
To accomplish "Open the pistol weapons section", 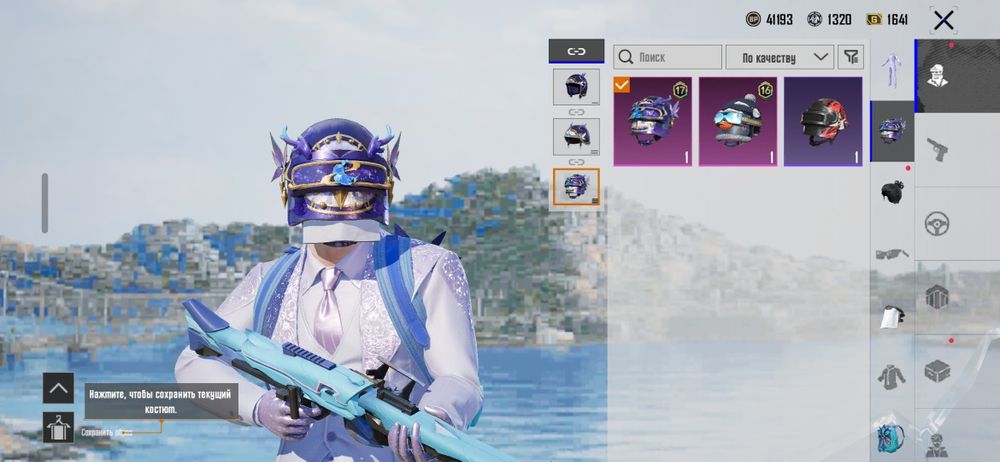I will pyautogui.click(x=937, y=150).
